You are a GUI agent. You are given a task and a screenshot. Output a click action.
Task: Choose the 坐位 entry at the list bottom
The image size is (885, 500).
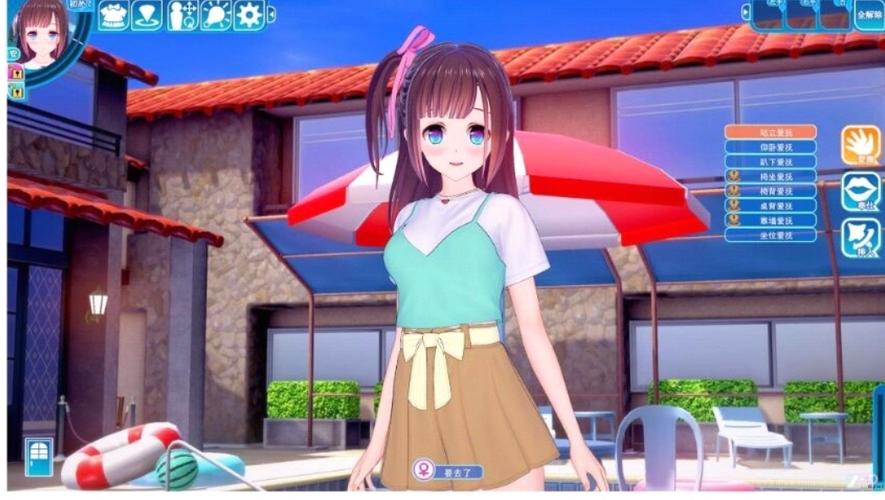coord(770,235)
